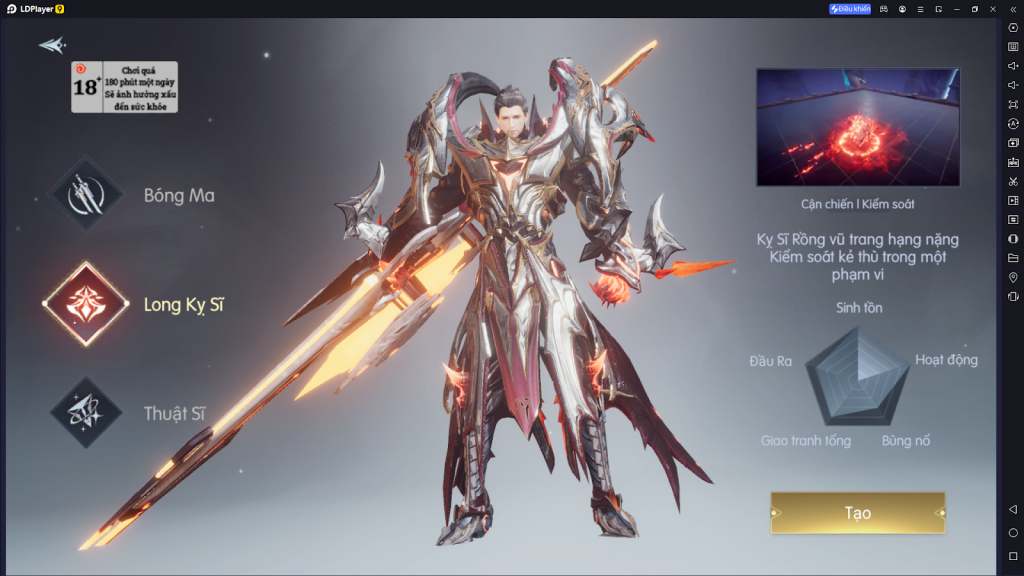Play the class skill preview video thumbnail
The image size is (1024, 576).
857,127
